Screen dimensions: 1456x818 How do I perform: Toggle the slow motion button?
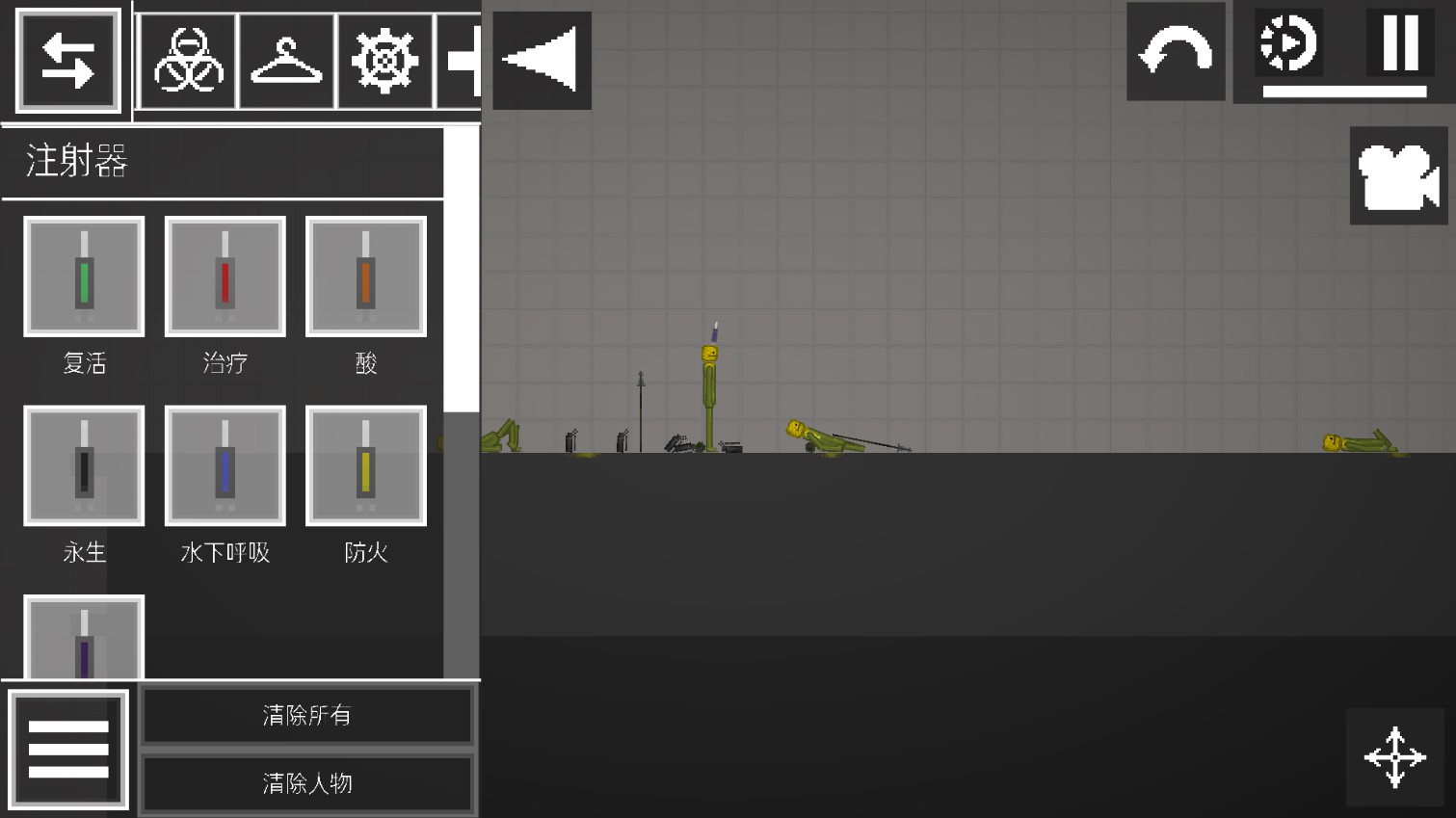coord(1288,43)
